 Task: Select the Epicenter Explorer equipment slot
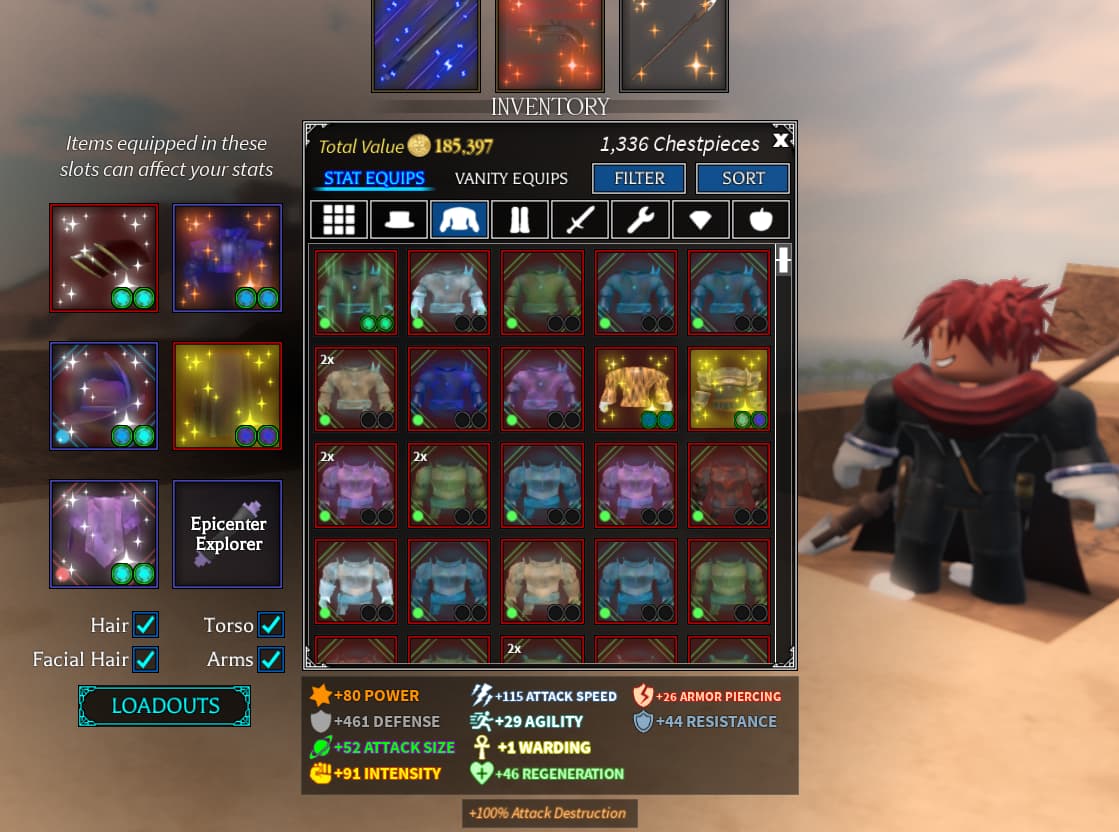click(x=228, y=534)
